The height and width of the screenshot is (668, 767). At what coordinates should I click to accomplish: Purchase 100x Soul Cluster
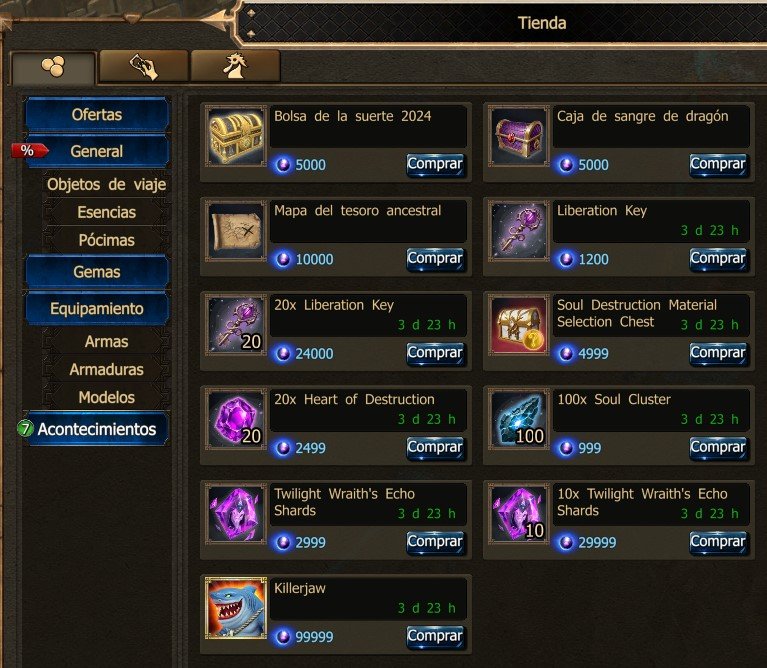click(717, 447)
